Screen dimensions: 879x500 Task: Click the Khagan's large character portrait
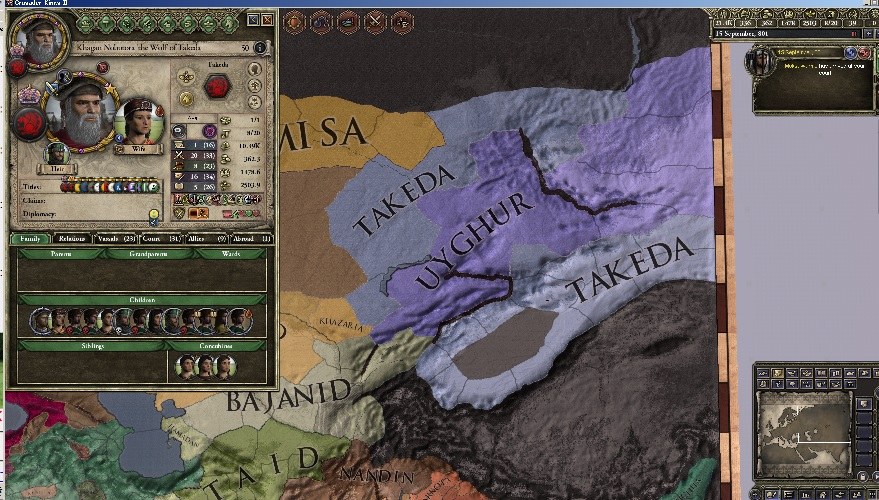point(80,113)
